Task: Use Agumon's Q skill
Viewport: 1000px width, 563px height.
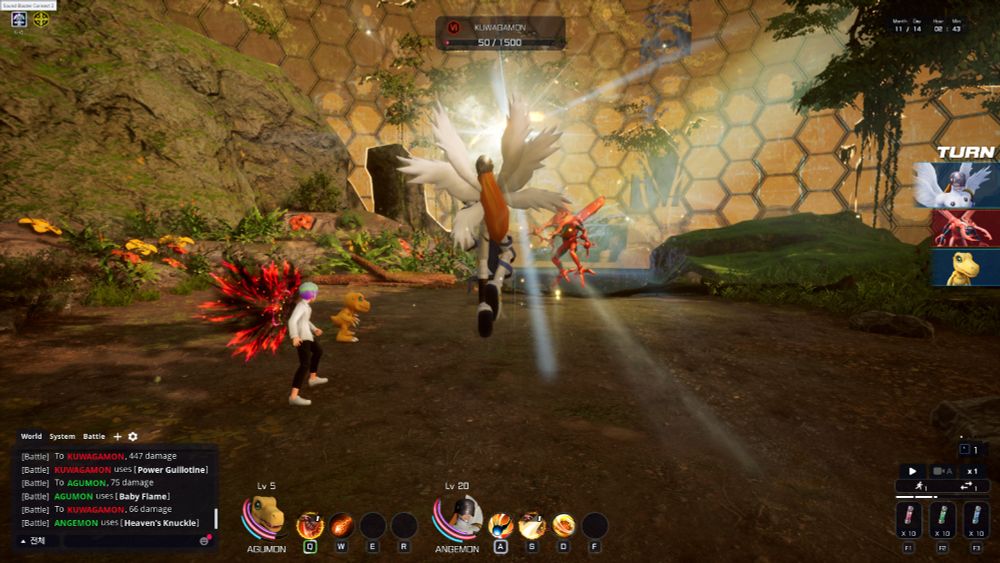Action: tap(310, 525)
